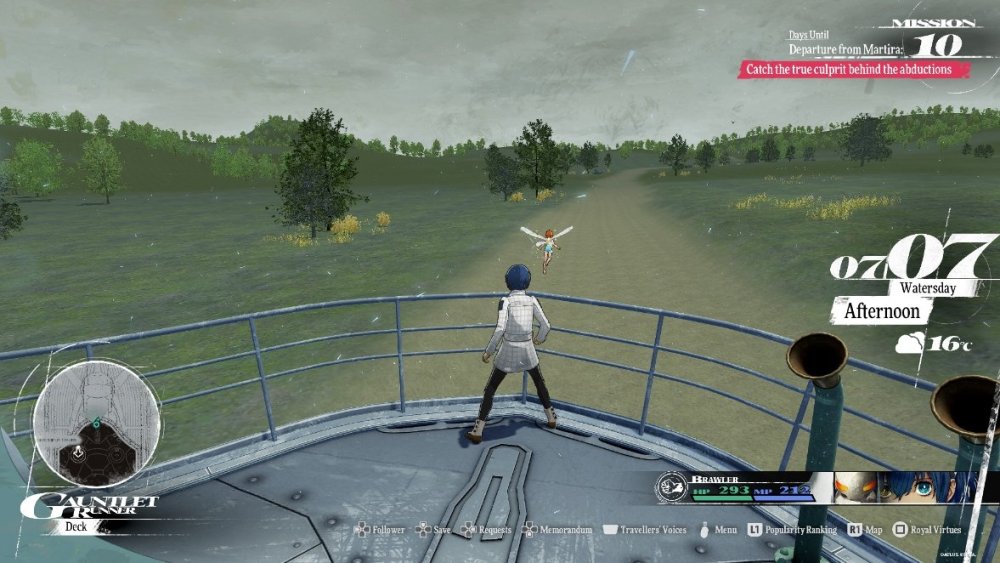1000x563 pixels.
Task: Click the Brawler archetype emblem icon
Action: pyautogui.click(x=671, y=488)
